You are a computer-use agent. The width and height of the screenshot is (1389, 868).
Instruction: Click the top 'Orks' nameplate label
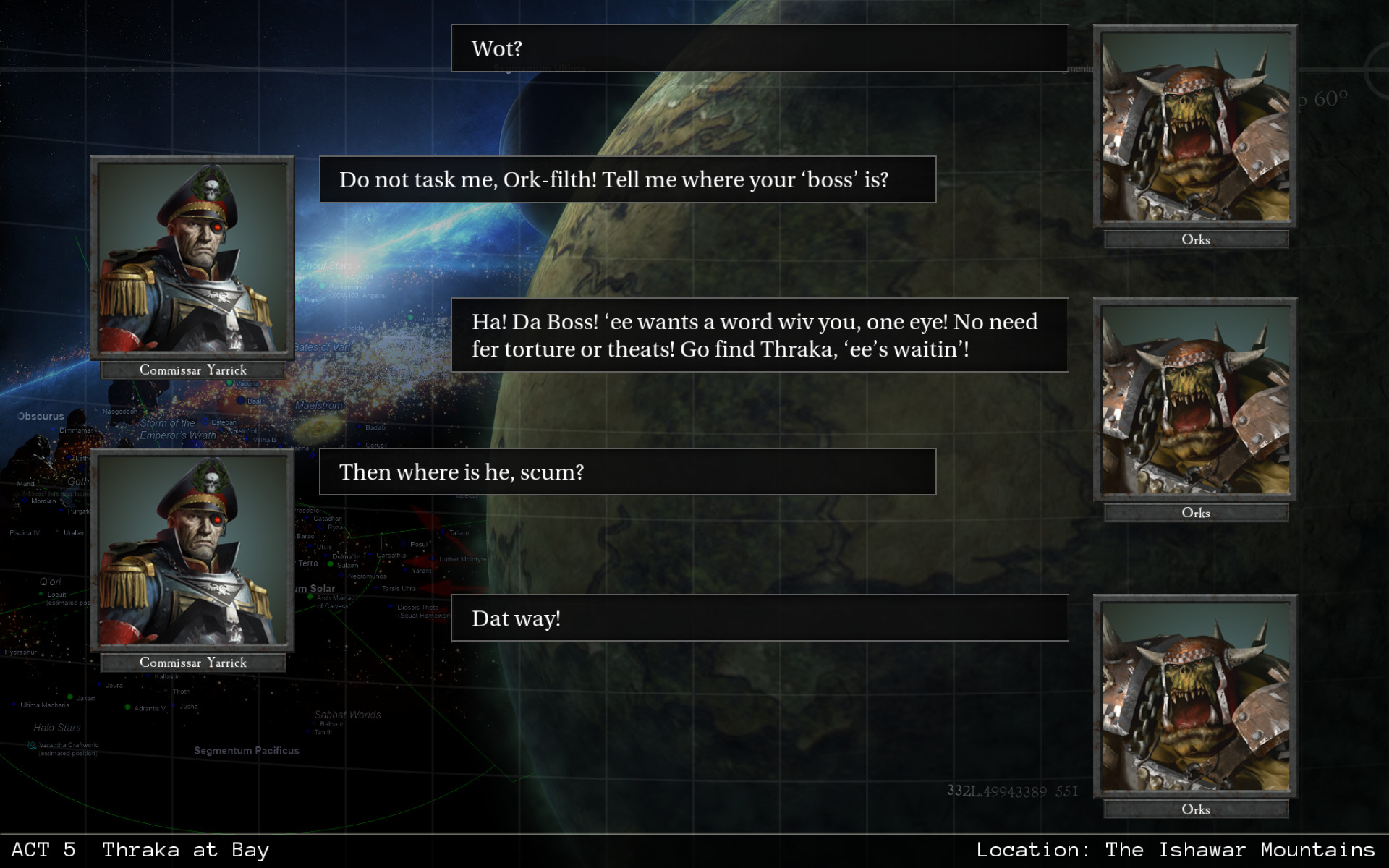pyautogui.click(x=1195, y=239)
